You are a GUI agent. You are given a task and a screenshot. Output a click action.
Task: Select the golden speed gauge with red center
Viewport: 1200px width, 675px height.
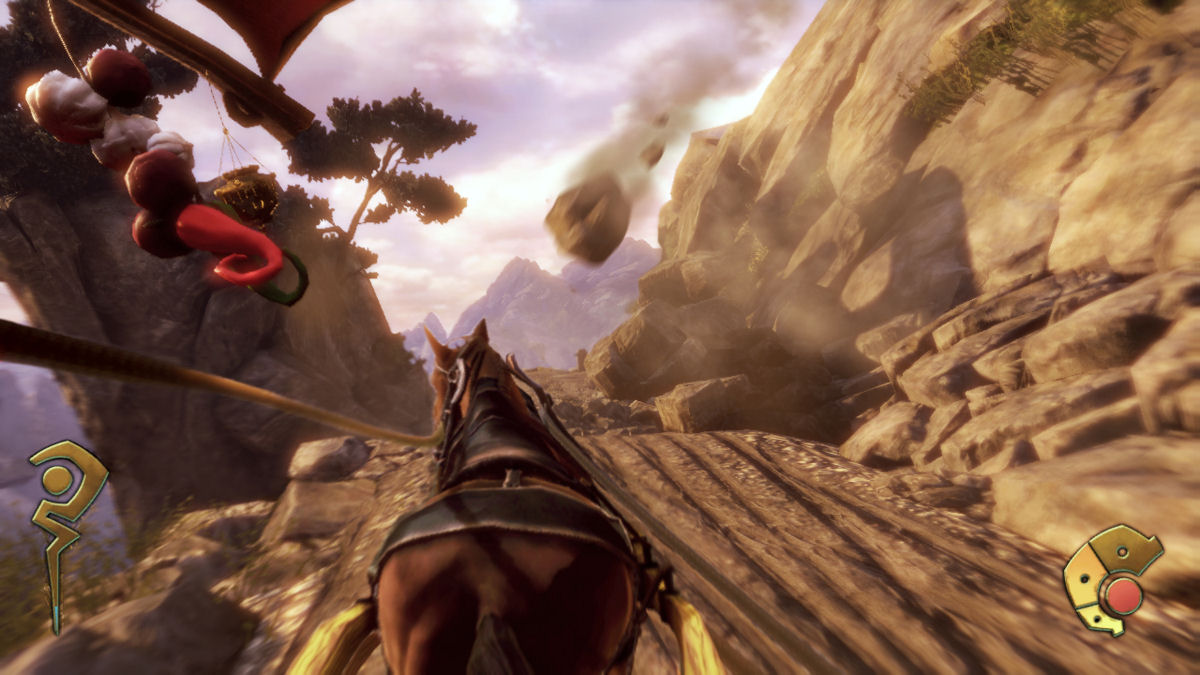(x=1113, y=583)
